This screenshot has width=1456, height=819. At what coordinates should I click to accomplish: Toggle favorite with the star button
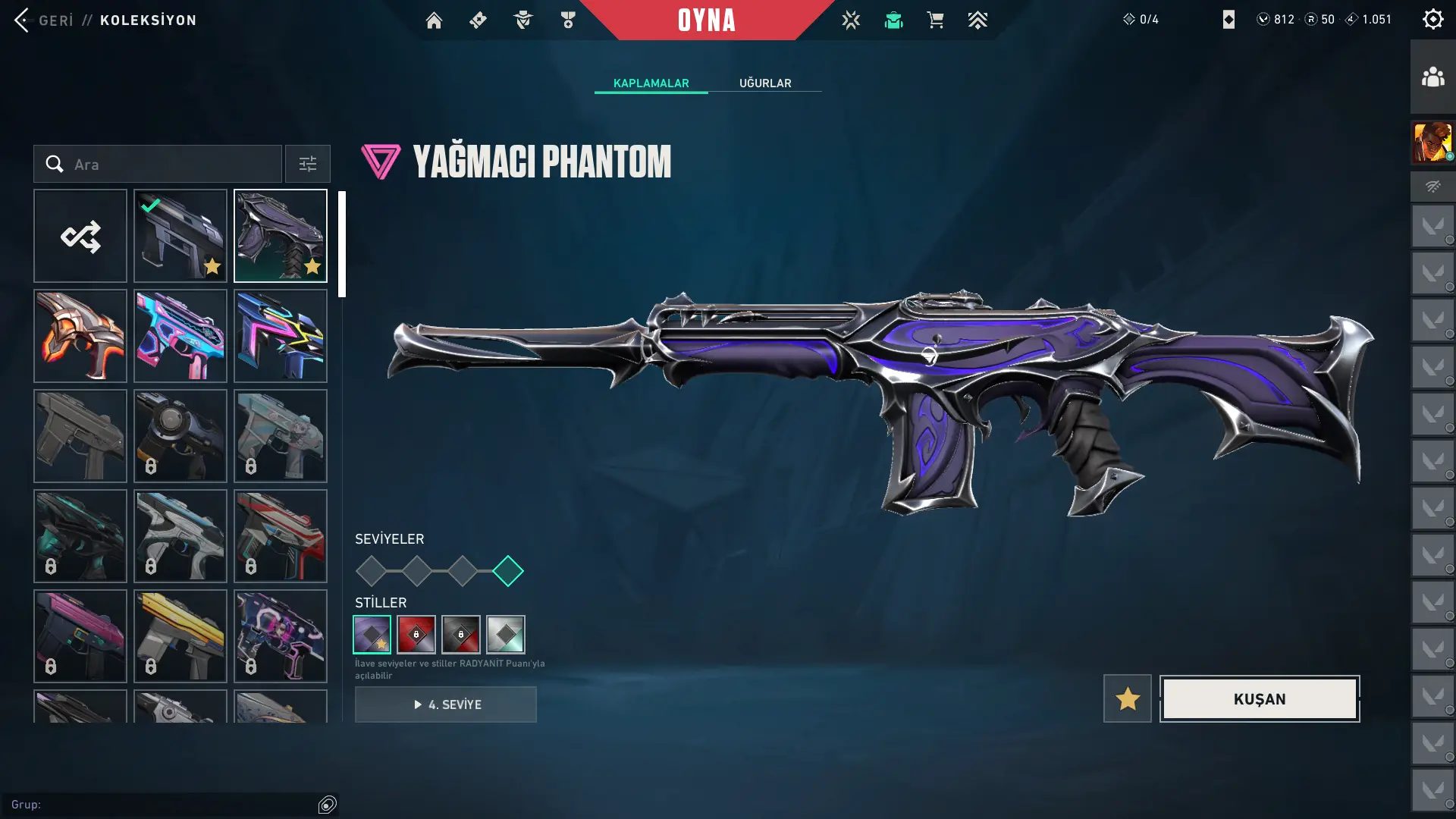pos(1128,699)
